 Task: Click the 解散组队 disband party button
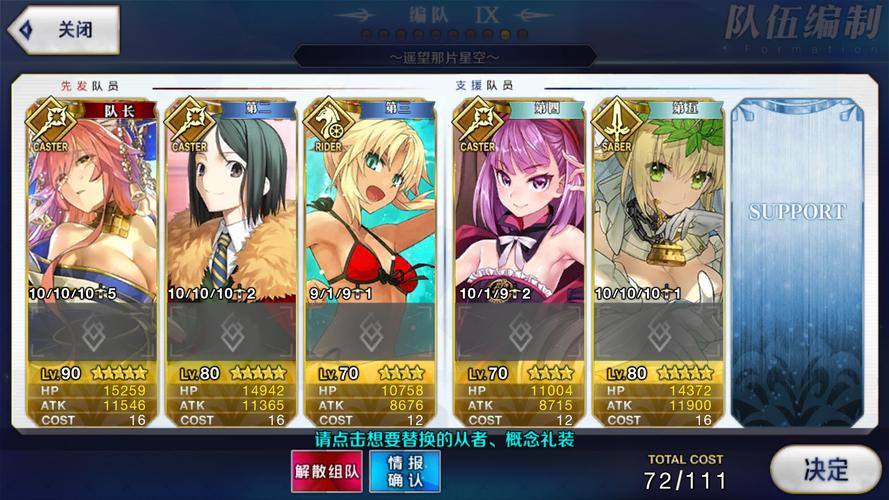(x=326, y=471)
